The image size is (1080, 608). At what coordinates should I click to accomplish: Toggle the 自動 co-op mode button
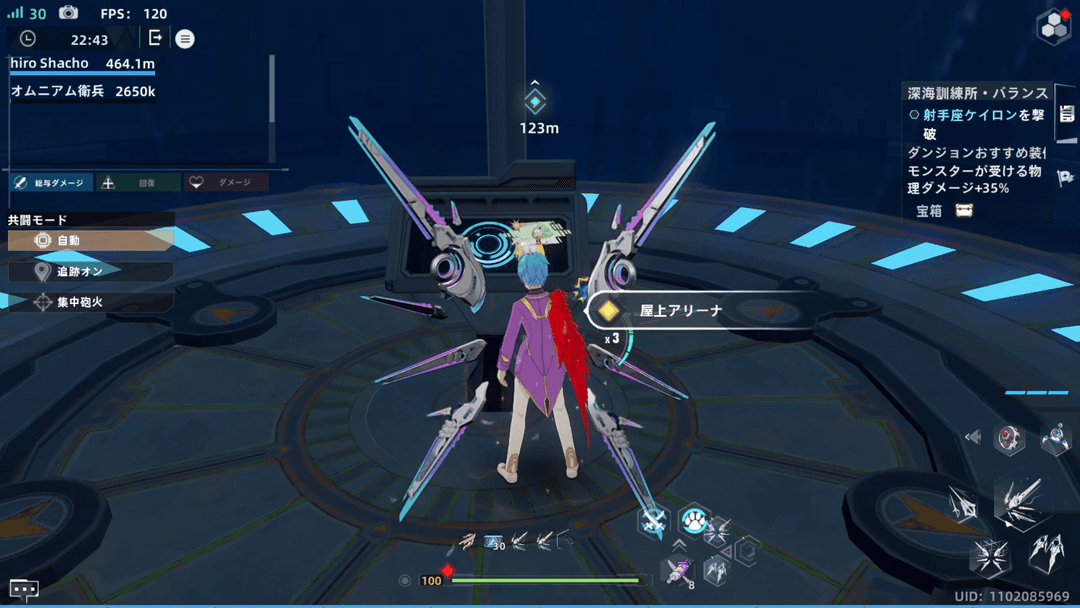point(90,241)
